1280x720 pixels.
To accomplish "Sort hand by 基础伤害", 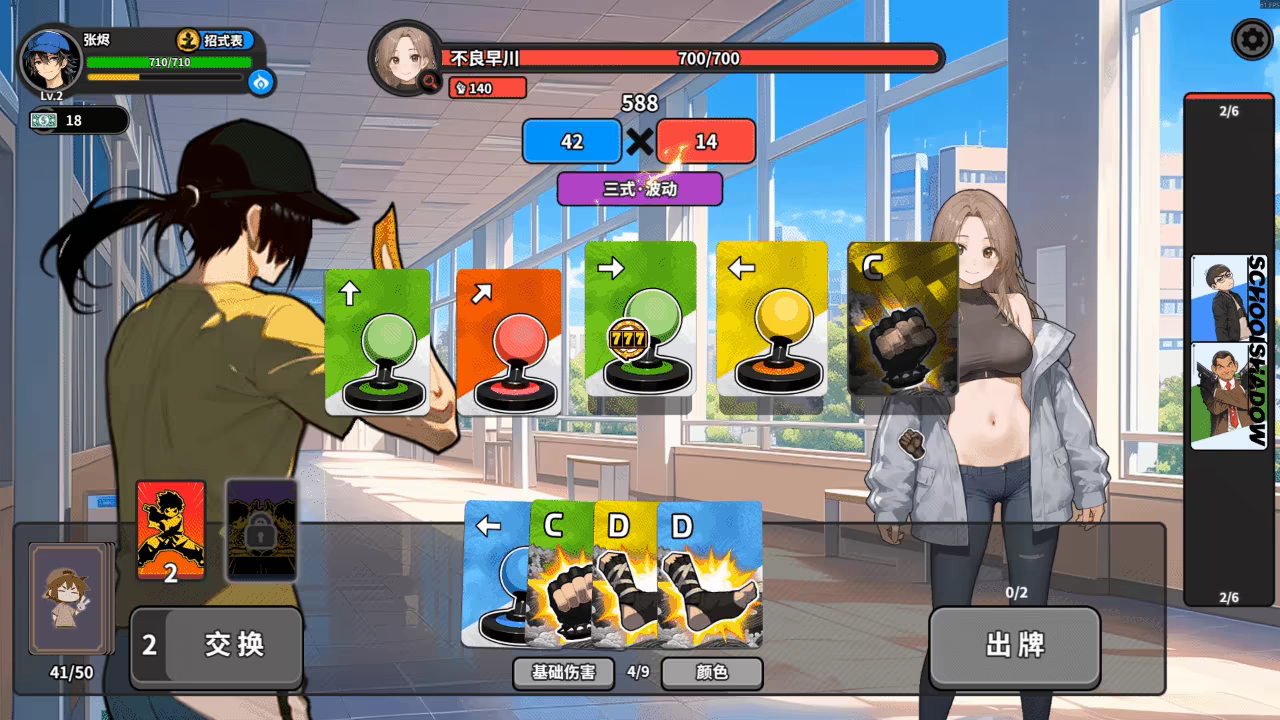I will 563,673.
